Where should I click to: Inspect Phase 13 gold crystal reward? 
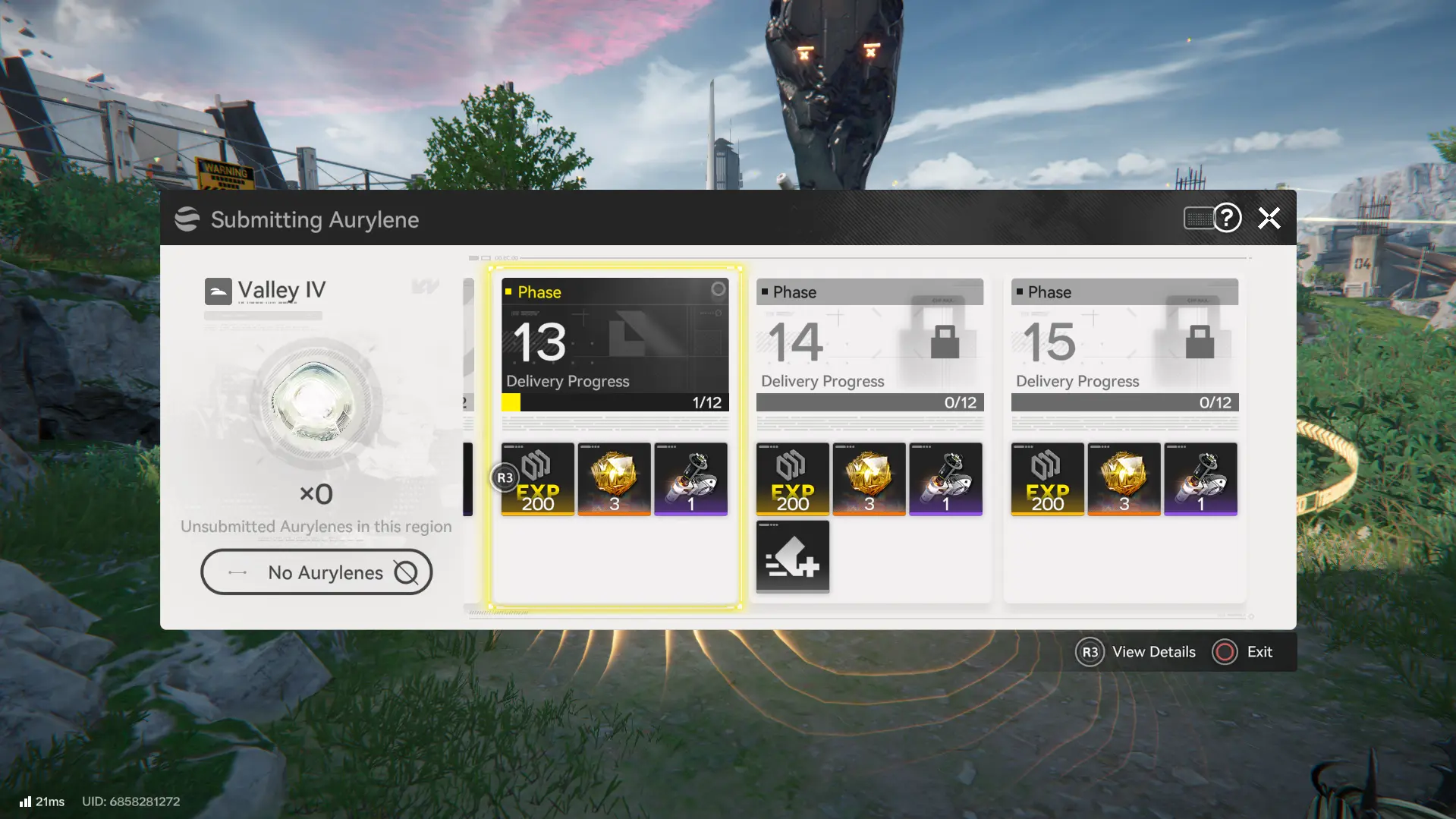pyautogui.click(x=615, y=479)
